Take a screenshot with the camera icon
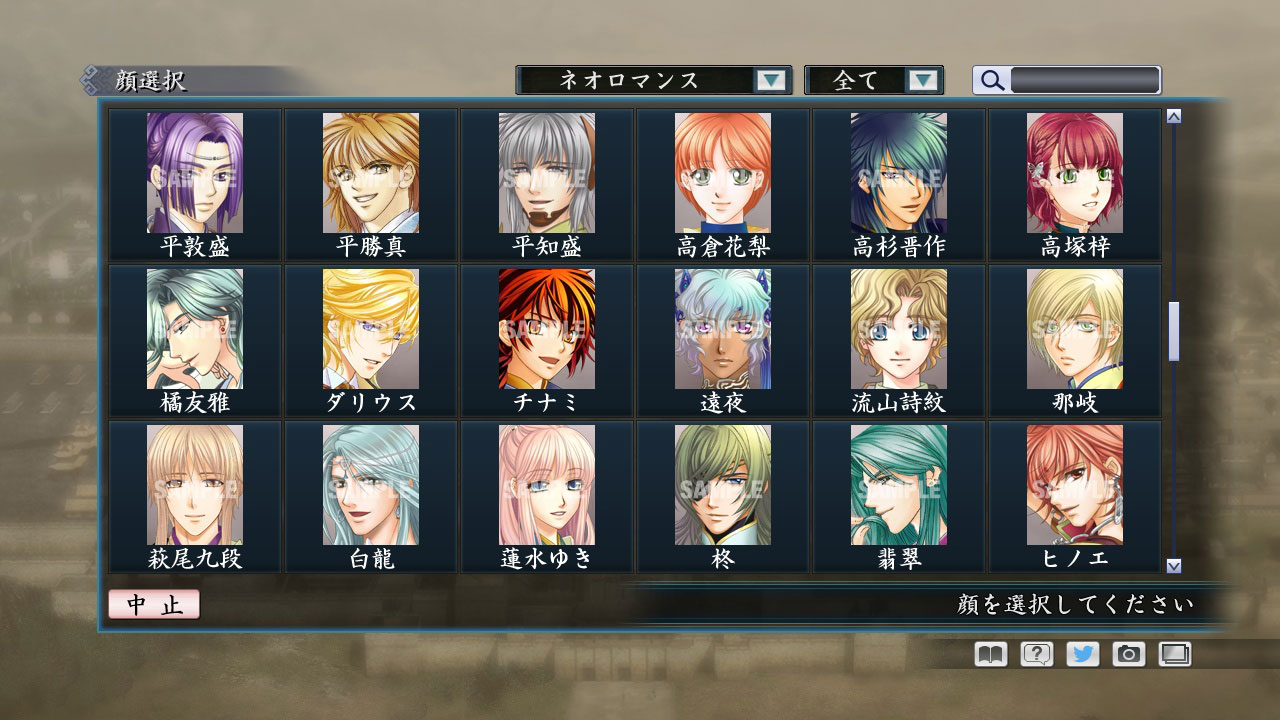The height and width of the screenshot is (720, 1280). [x=1128, y=654]
